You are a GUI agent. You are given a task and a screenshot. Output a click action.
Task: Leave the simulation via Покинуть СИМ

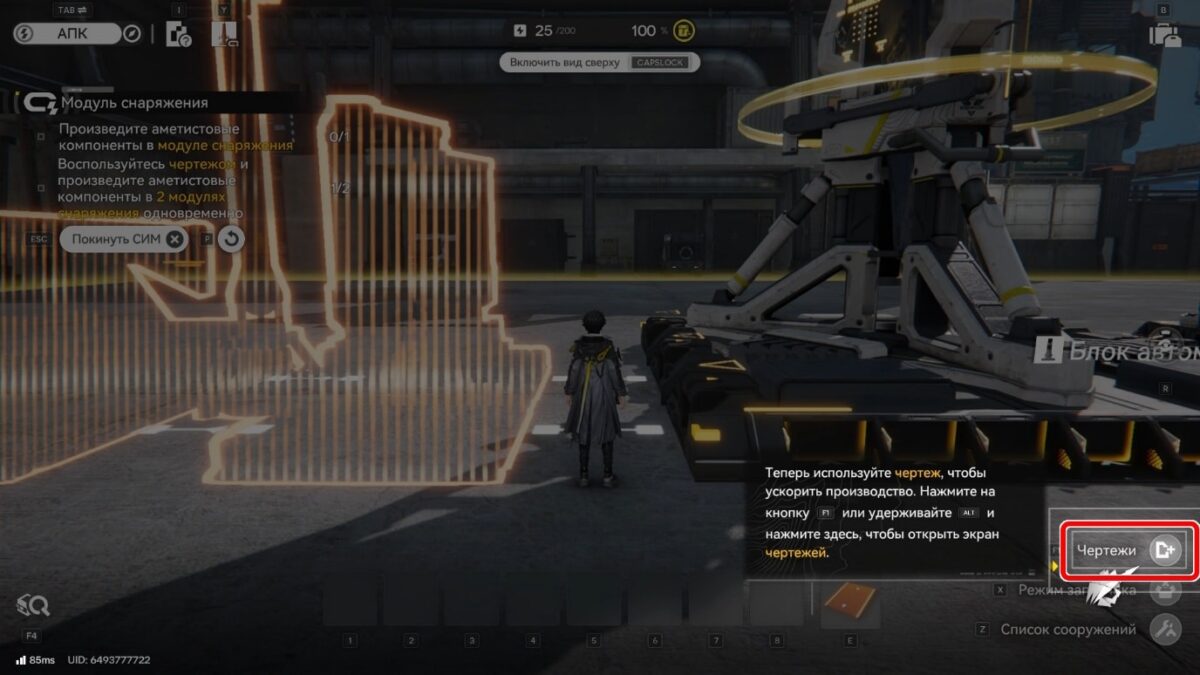click(124, 240)
